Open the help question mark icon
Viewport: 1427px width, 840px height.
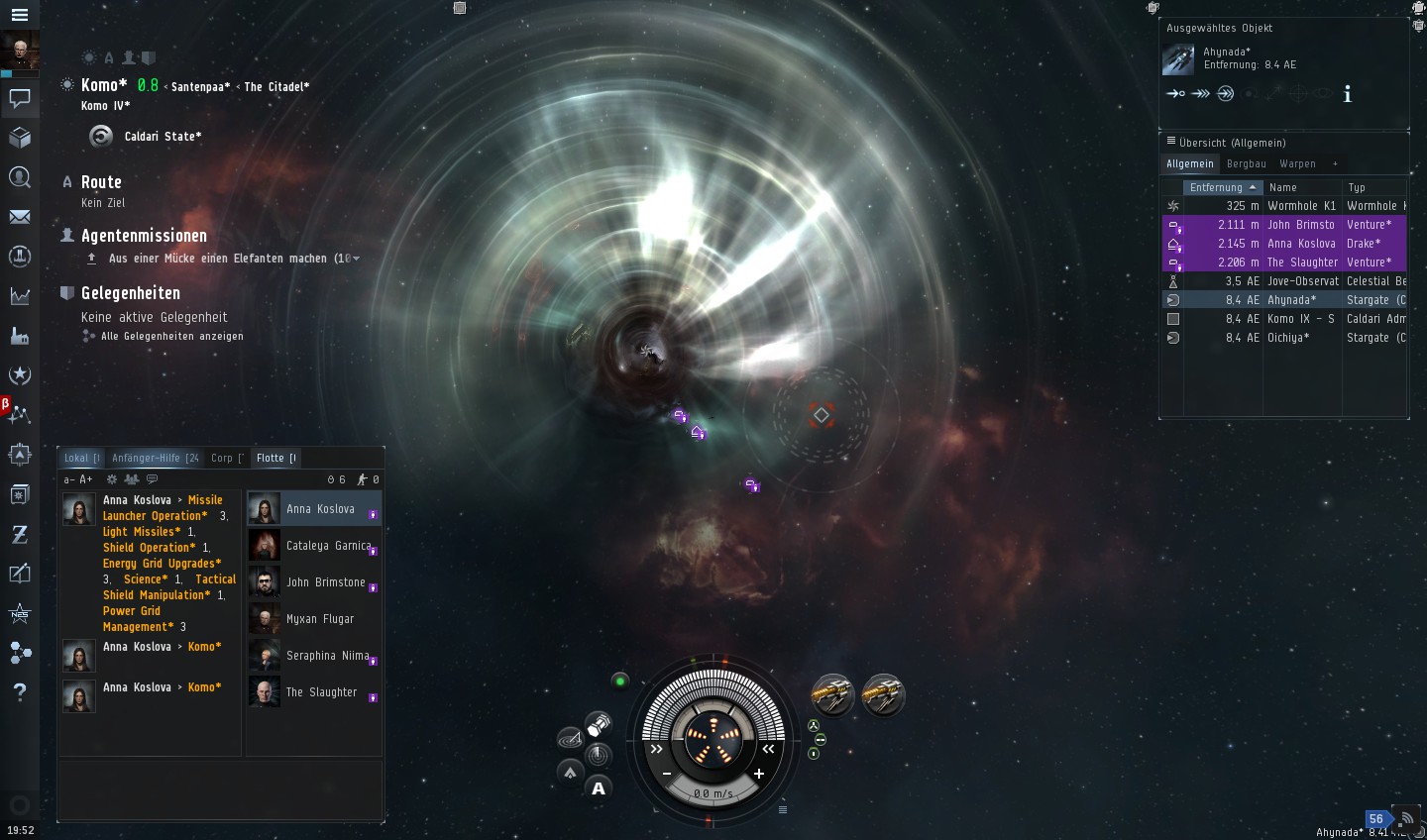19,691
